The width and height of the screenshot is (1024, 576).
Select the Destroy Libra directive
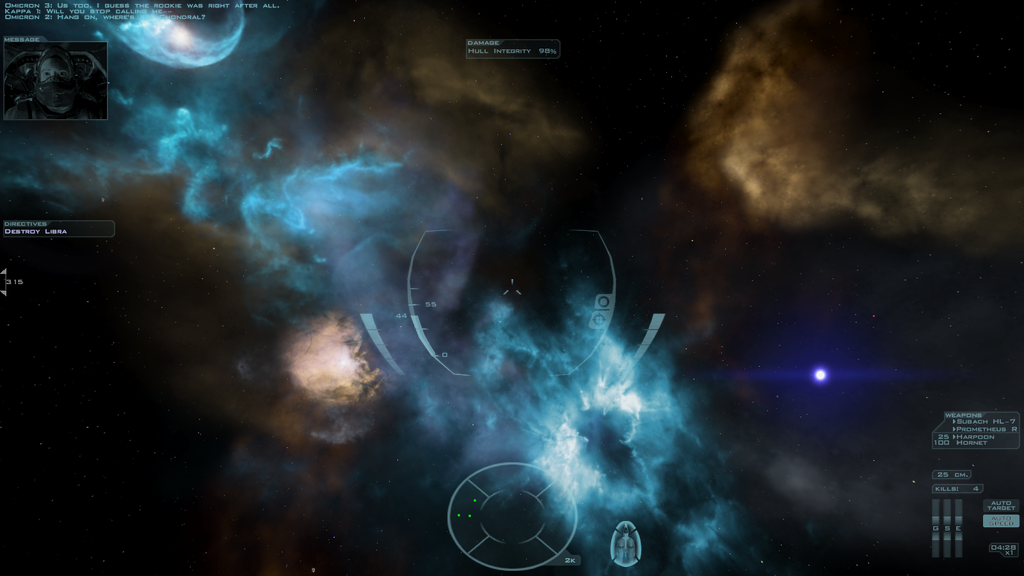(x=36, y=232)
